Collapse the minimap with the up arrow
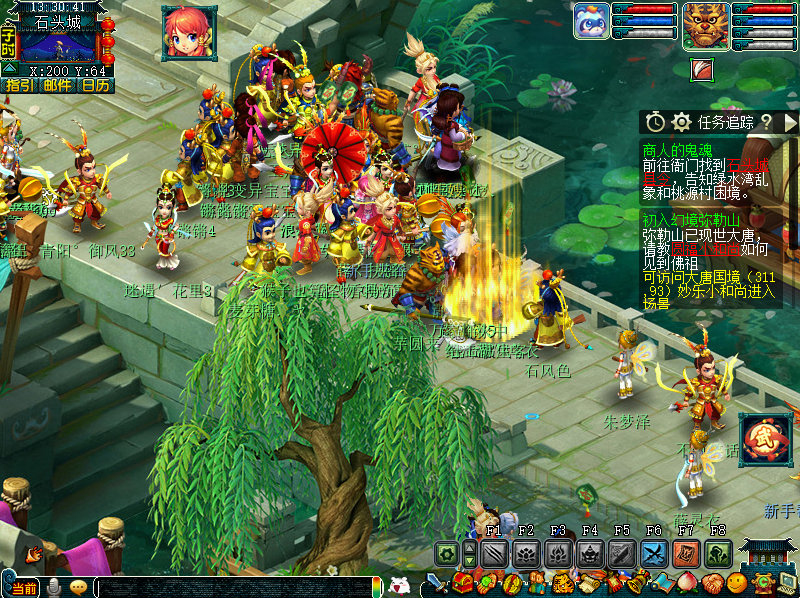The width and height of the screenshot is (800, 598). point(8,68)
